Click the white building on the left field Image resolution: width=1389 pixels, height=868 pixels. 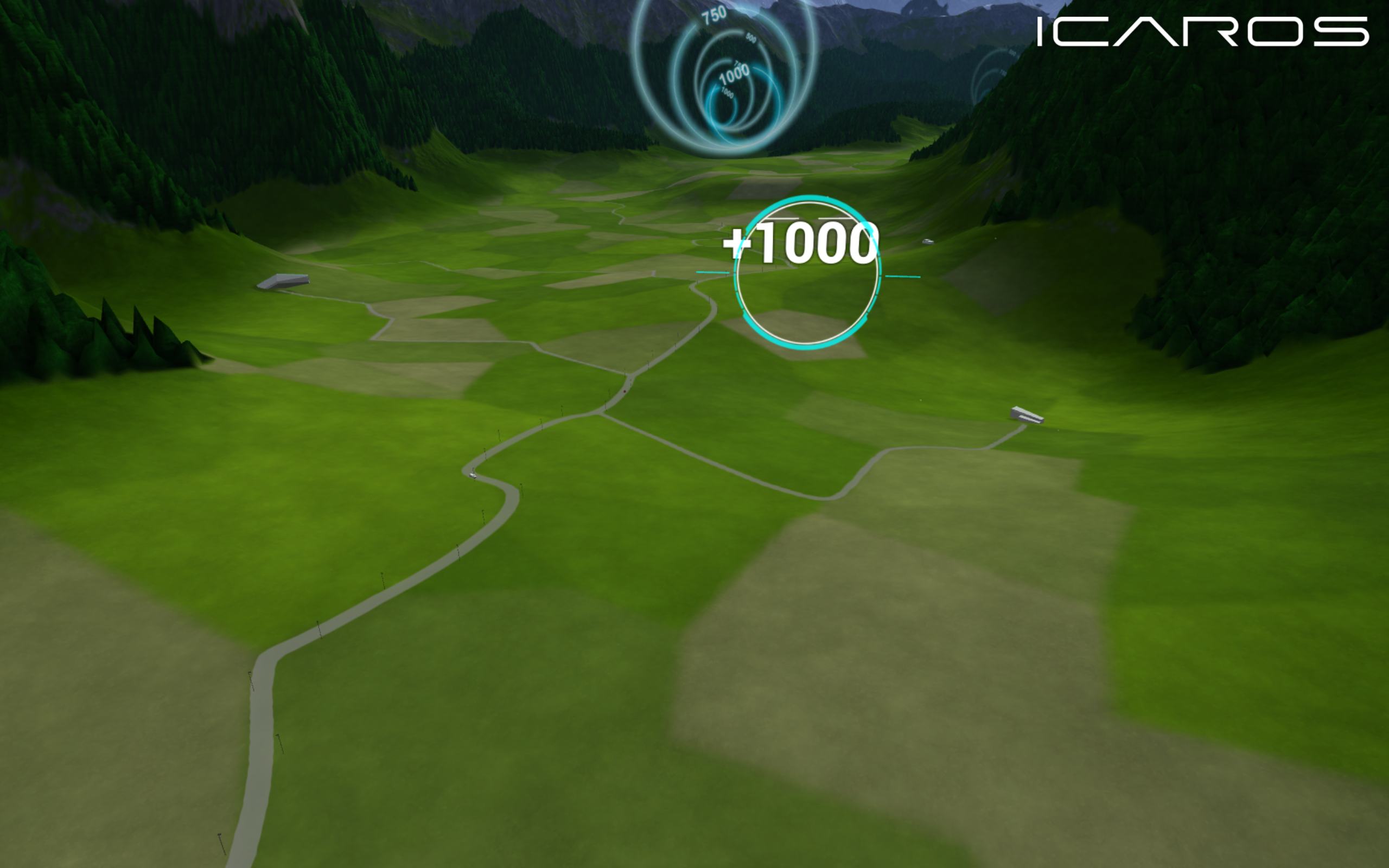click(x=284, y=282)
